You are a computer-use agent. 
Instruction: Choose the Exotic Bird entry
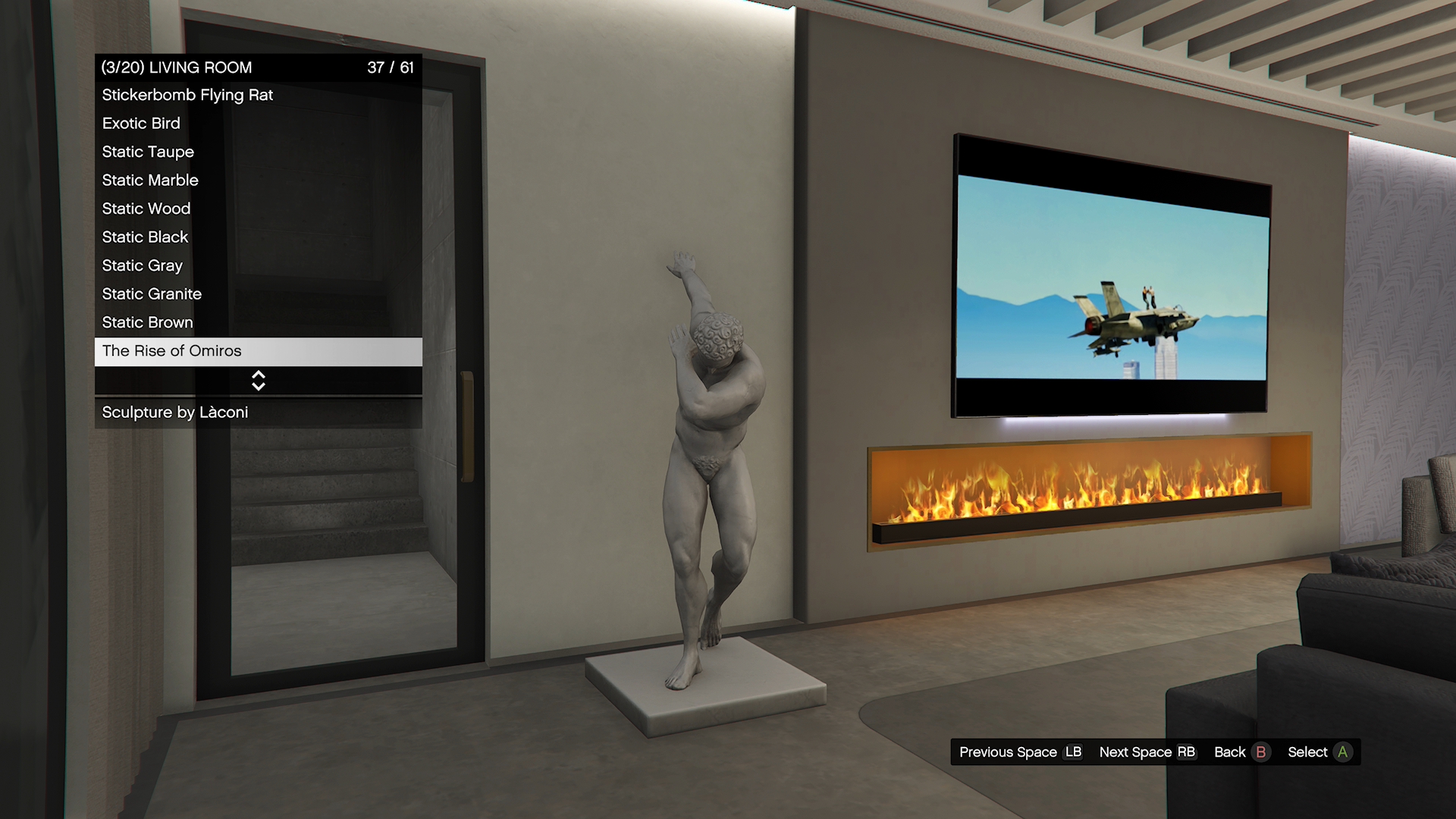pyautogui.click(x=258, y=124)
